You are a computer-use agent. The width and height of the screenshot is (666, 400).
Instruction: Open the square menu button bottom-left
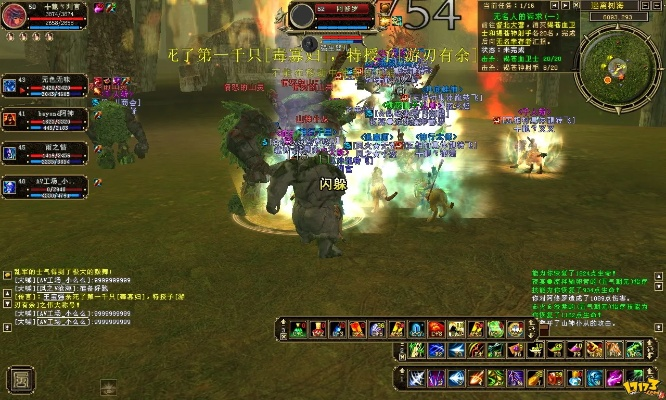point(19,379)
